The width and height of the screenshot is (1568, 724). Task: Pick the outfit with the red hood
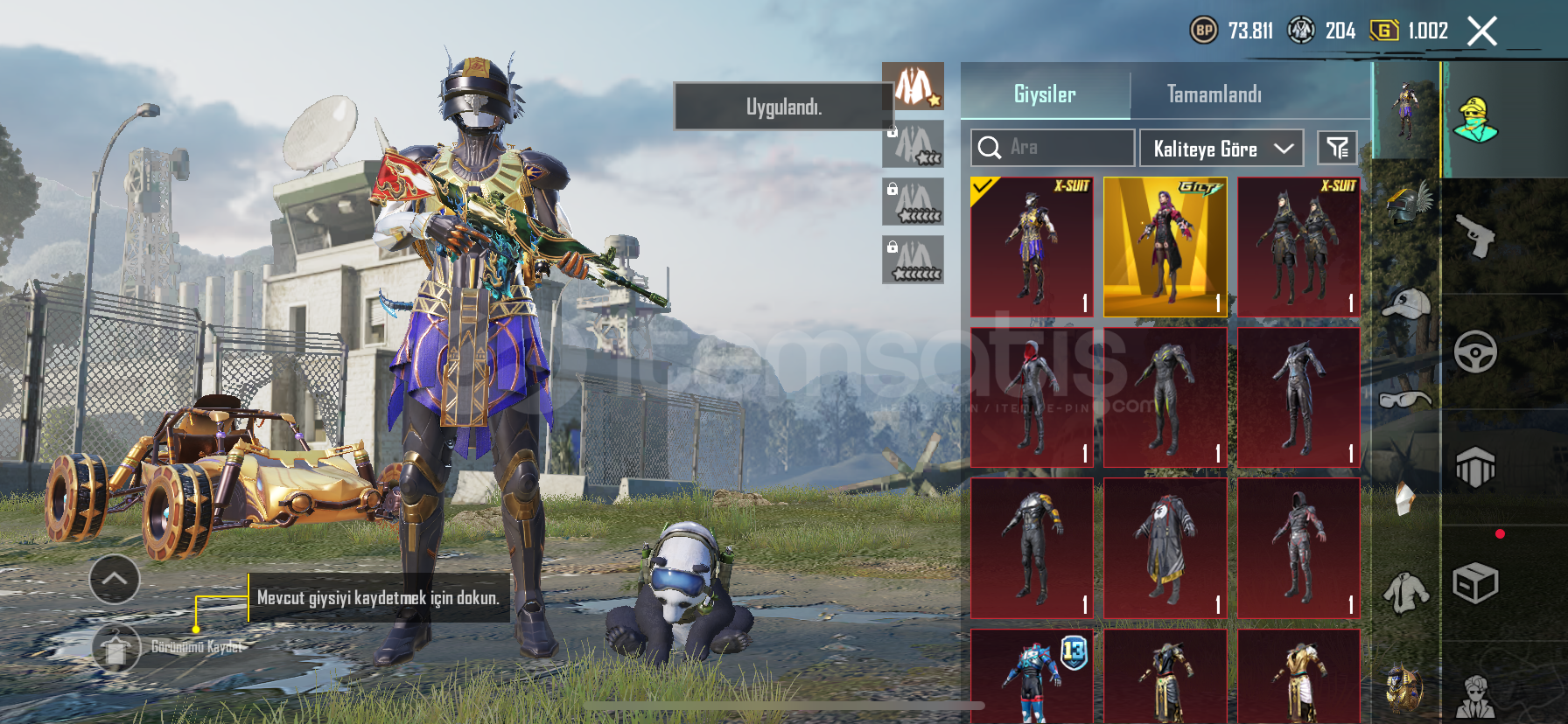[1032, 398]
